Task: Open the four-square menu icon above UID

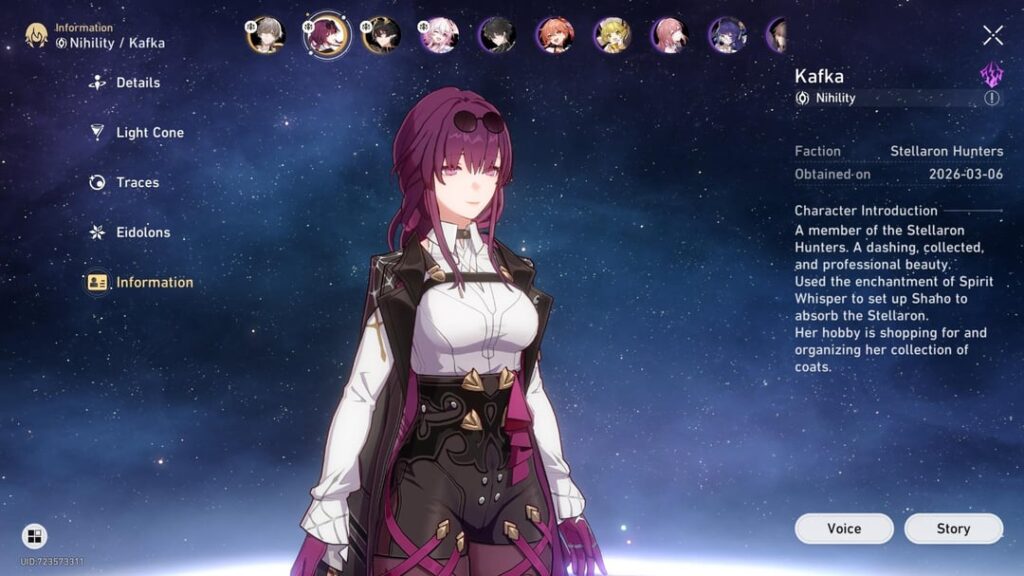Action: 34,536
